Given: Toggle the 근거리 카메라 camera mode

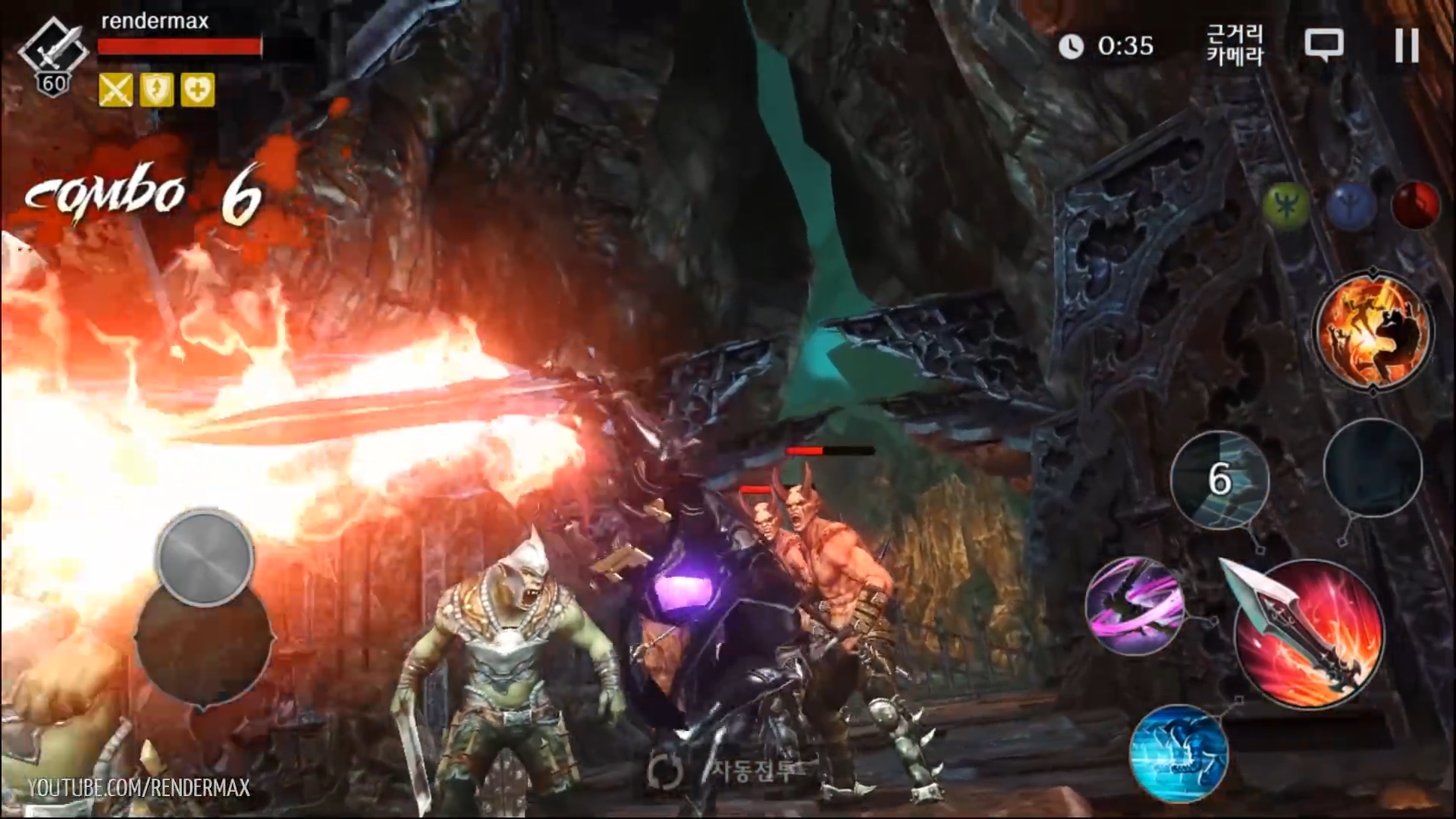Looking at the screenshot, I should [x=1235, y=45].
